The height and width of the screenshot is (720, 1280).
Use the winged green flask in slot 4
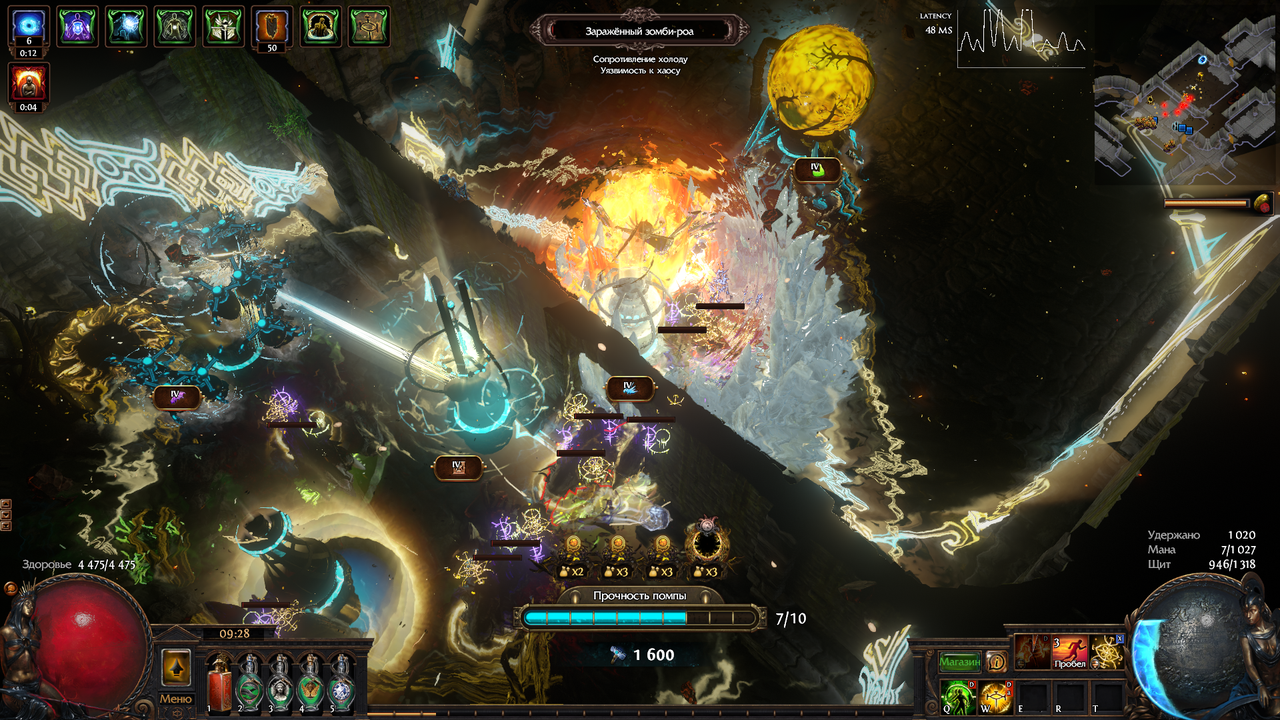pos(311,683)
